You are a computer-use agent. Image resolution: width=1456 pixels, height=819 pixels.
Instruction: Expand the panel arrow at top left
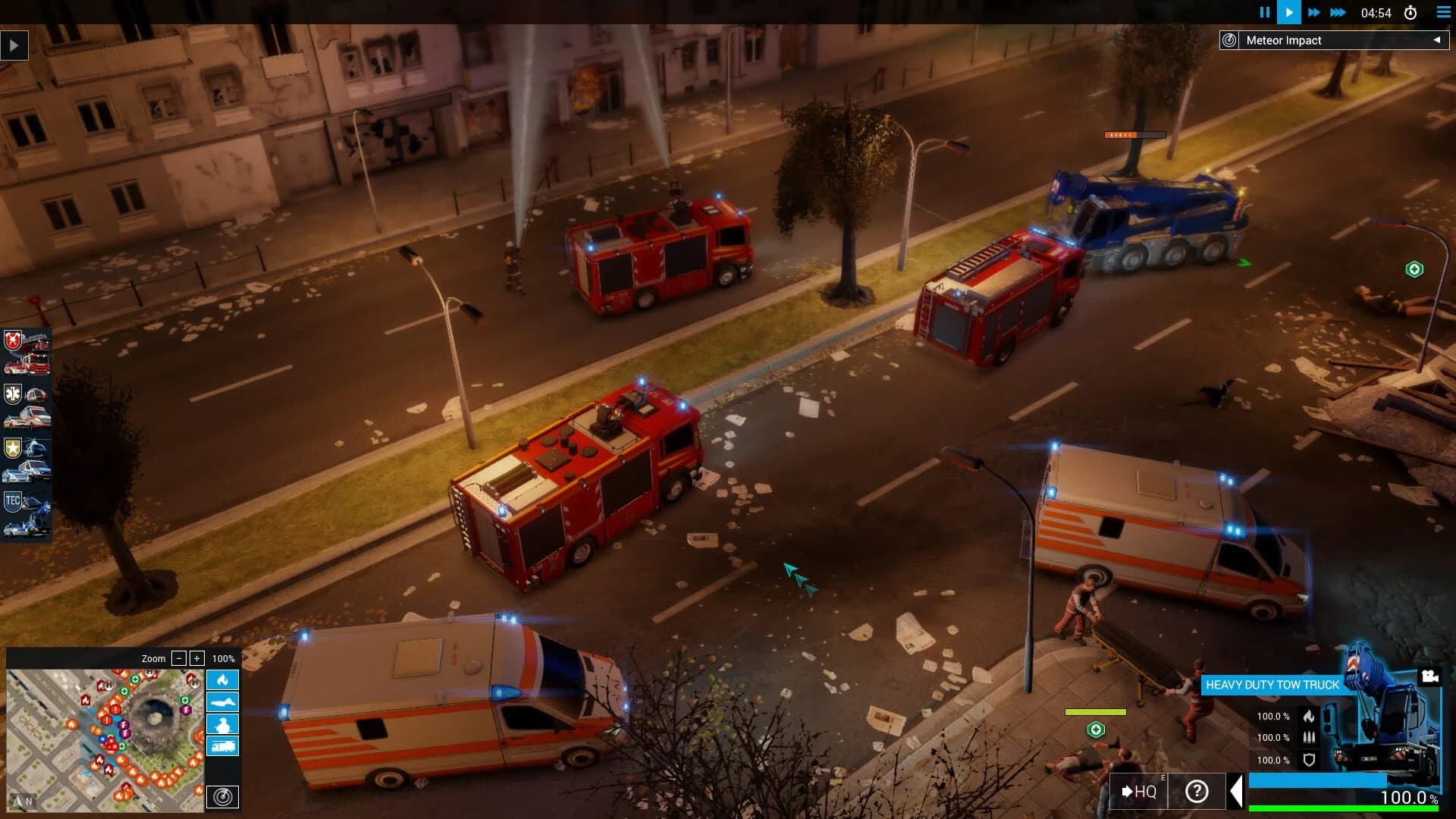point(13,45)
